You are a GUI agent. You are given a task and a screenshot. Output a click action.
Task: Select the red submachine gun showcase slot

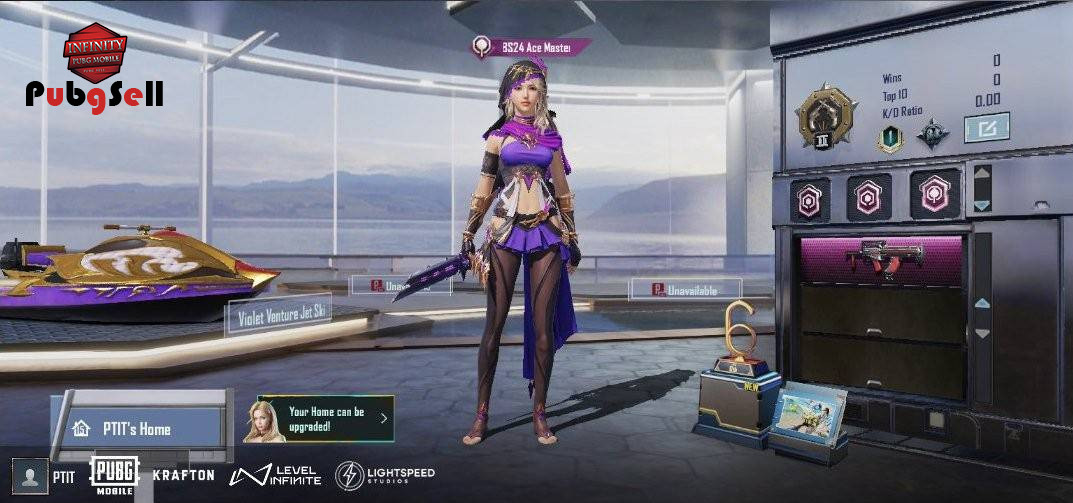[x=881, y=260]
